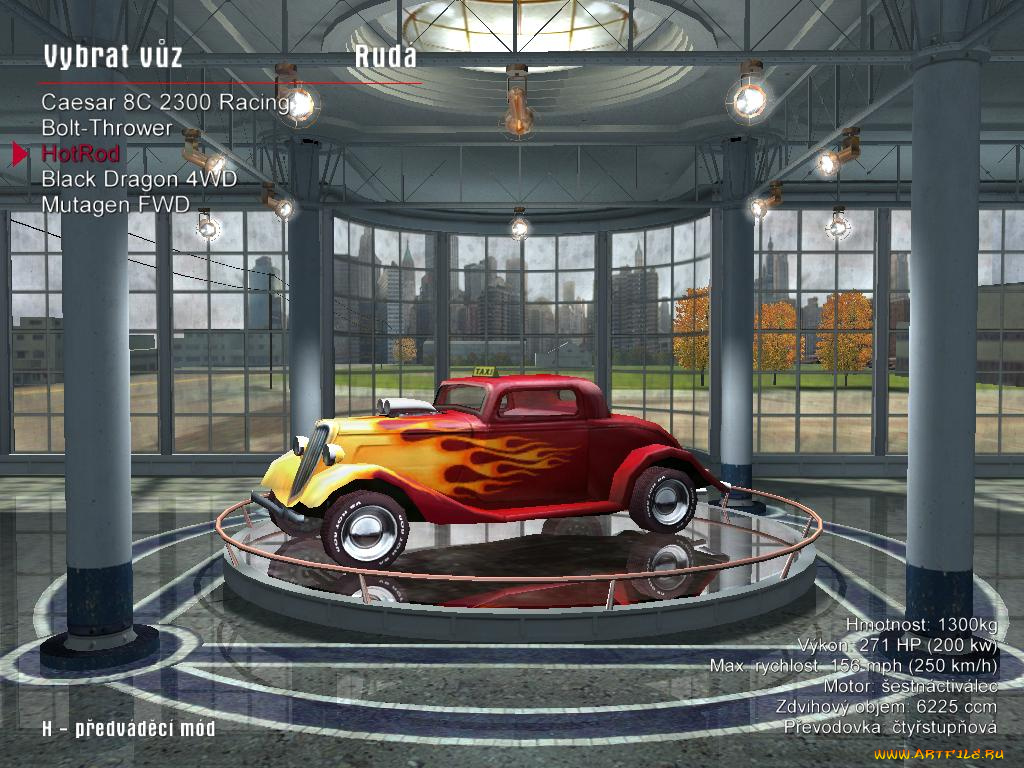Pick the Black Dragon 4WD car
The height and width of the screenshot is (768, 1024).
139,179
